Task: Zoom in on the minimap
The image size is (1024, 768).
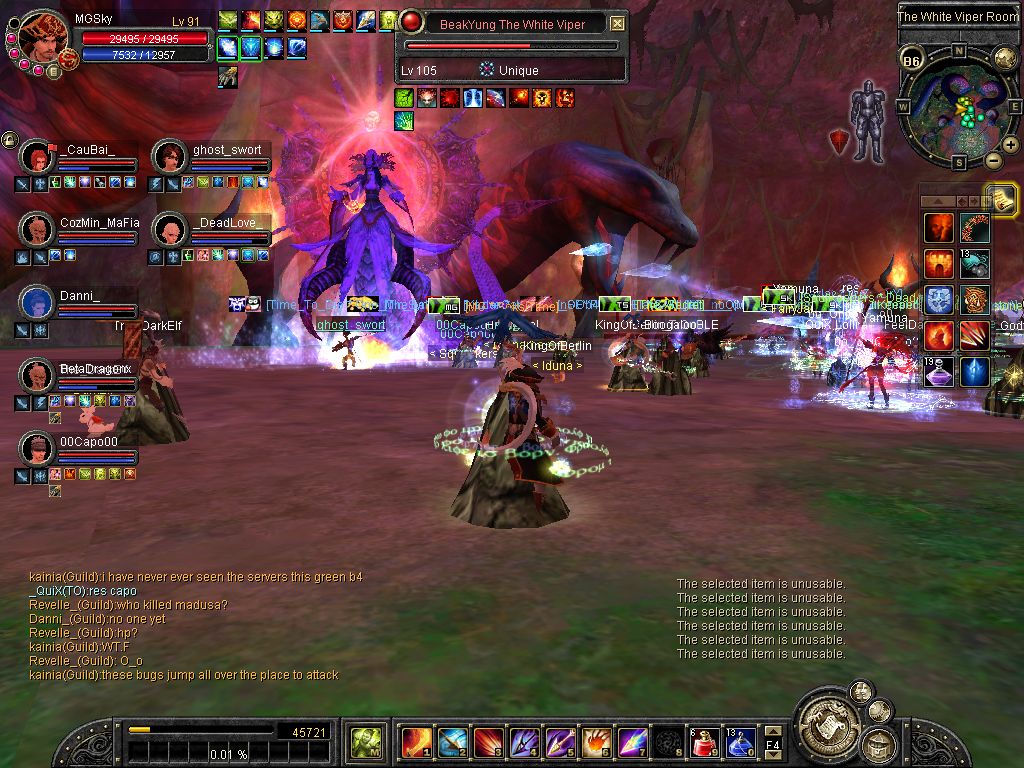Action: pyautogui.click(x=1010, y=144)
